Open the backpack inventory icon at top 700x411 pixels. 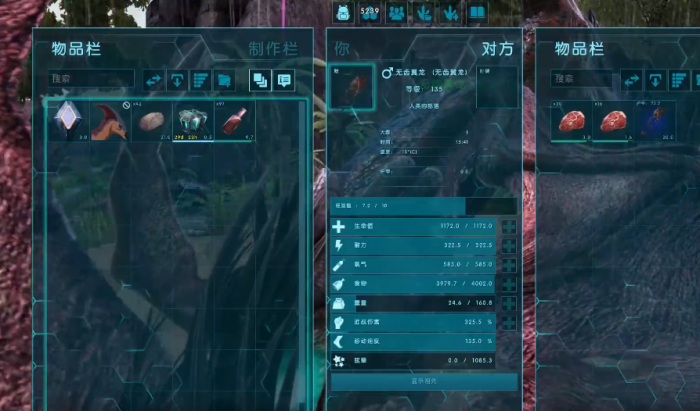[341, 13]
